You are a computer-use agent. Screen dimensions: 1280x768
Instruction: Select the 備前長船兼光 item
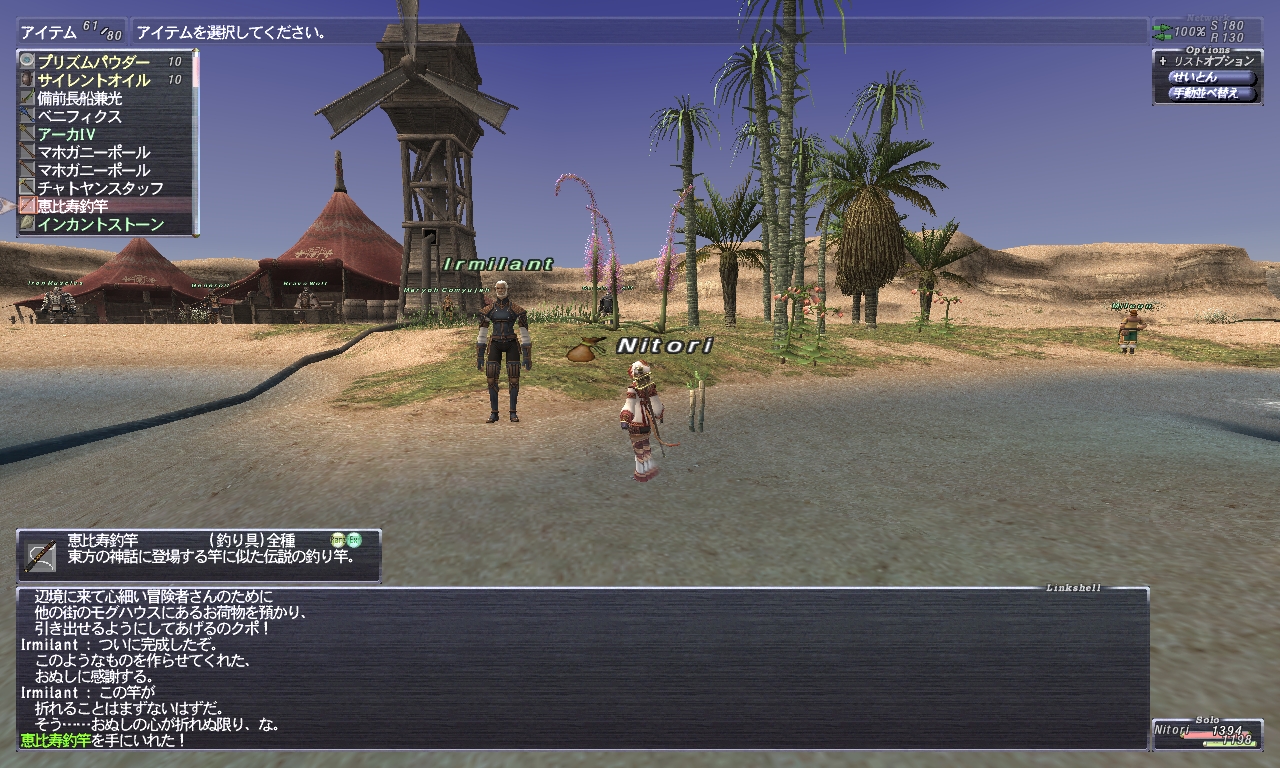[x=80, y=98]
